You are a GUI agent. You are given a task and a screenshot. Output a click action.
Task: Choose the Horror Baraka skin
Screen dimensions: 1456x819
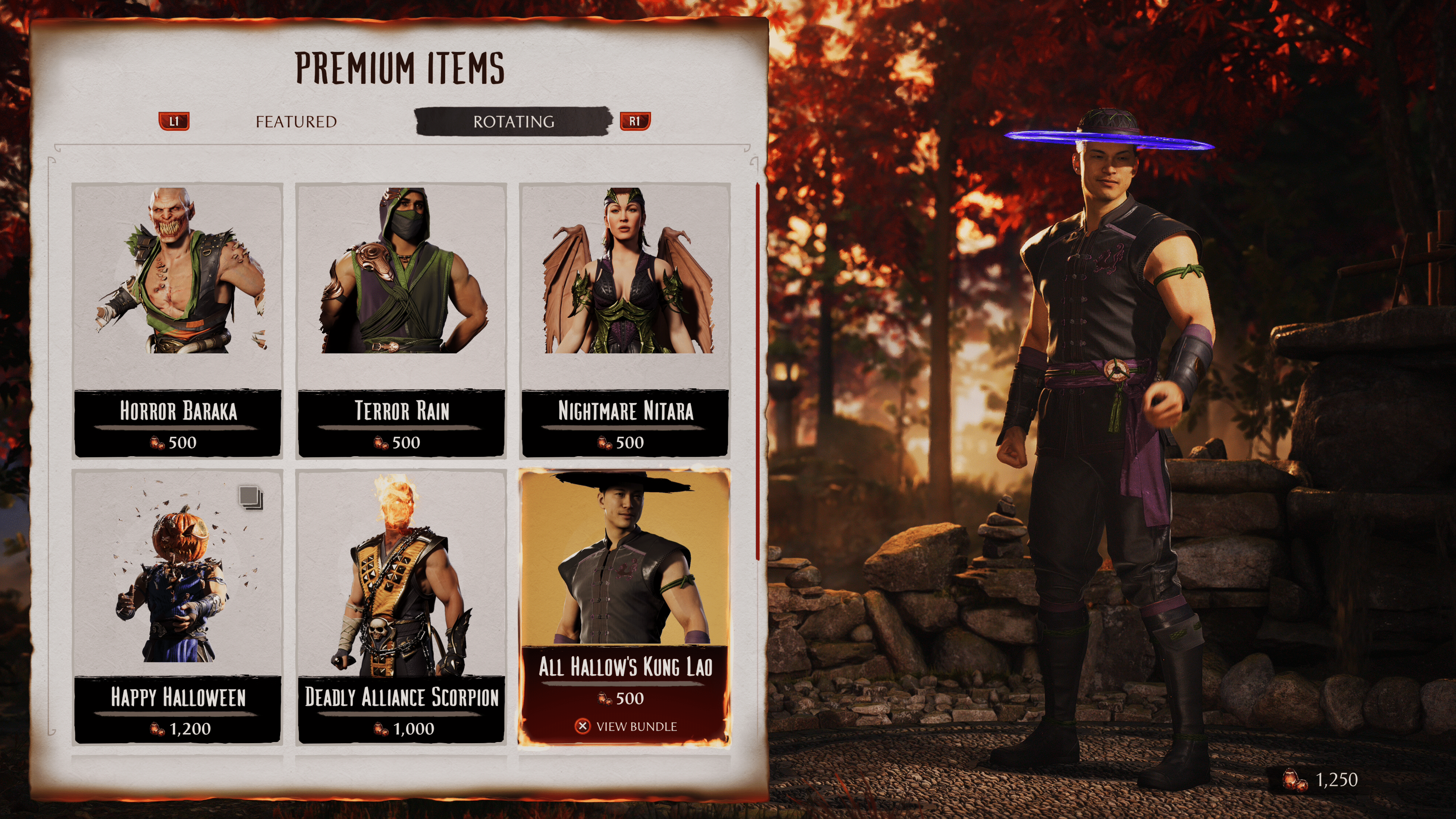pos(177,320)
